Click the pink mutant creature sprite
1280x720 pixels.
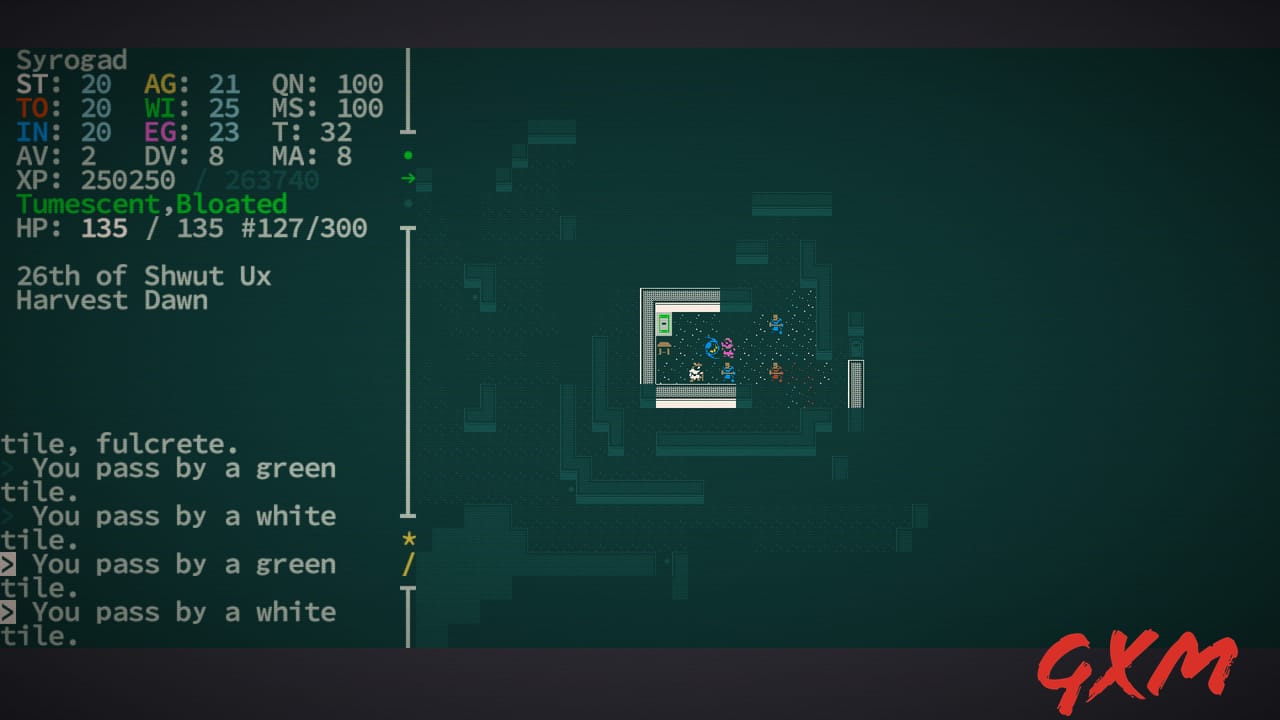tap(727, 348)
